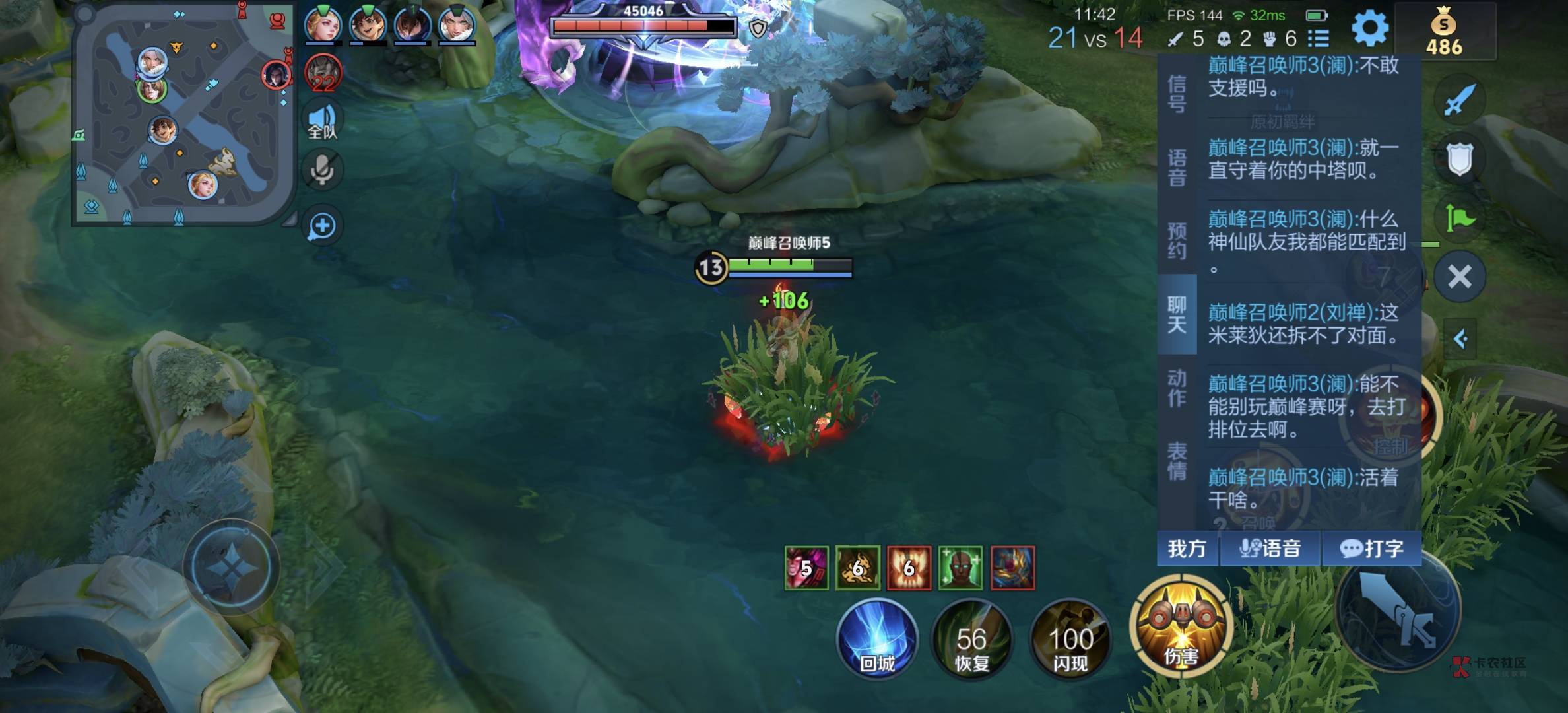The width and height of the screenshot is (1568, 713).
Task: Trigger the 闪现 flash spell
Action: coord(1070,640)
